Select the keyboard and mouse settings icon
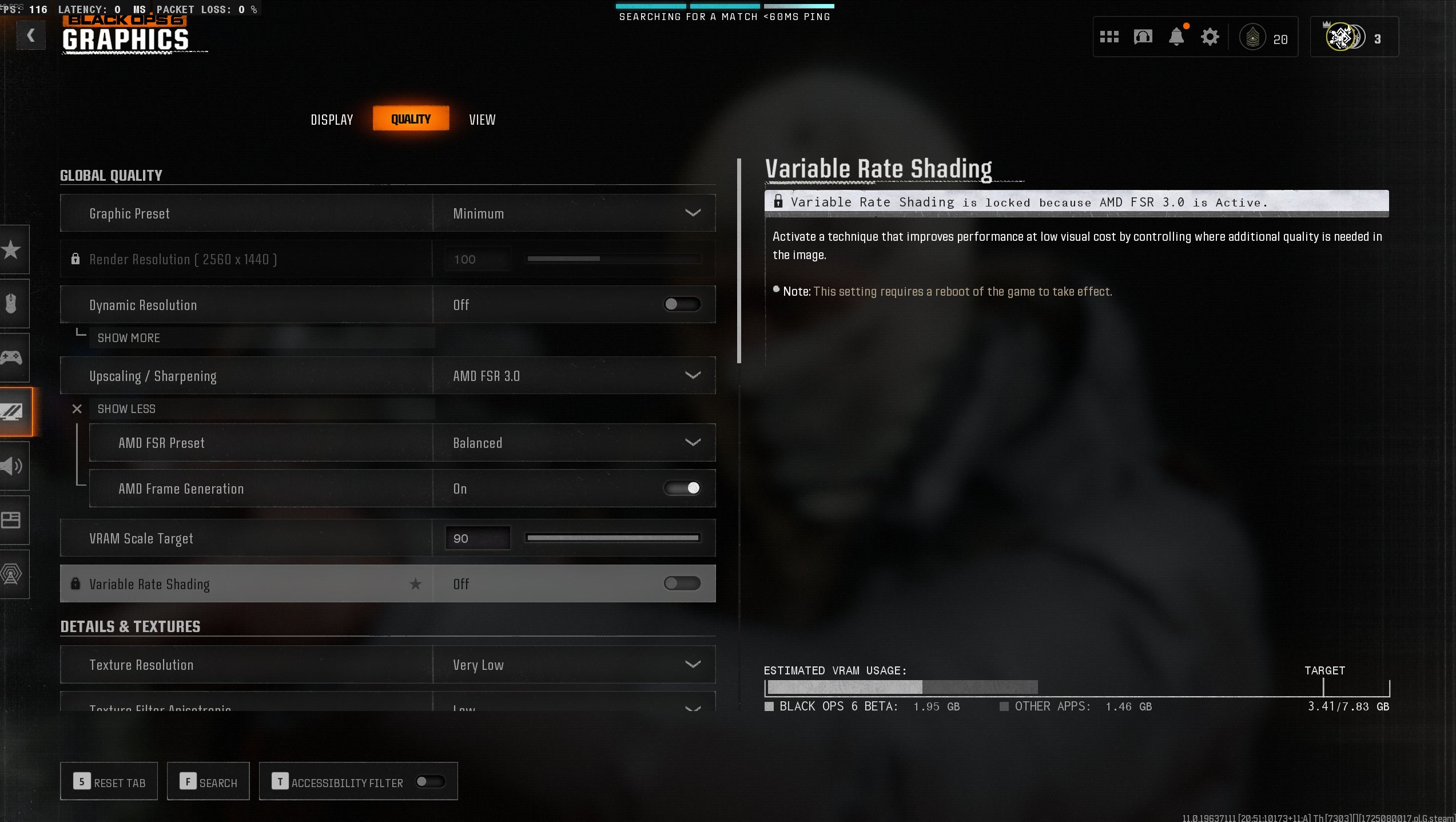The width and height of the screenshot is (1456, 822). coord(14,304)
